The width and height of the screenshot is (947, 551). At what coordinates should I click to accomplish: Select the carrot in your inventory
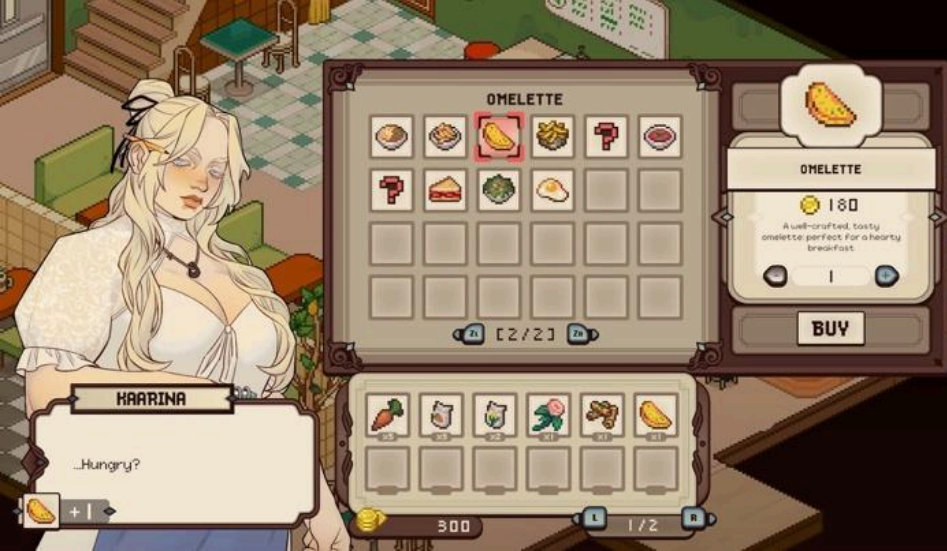pos(387,414)
